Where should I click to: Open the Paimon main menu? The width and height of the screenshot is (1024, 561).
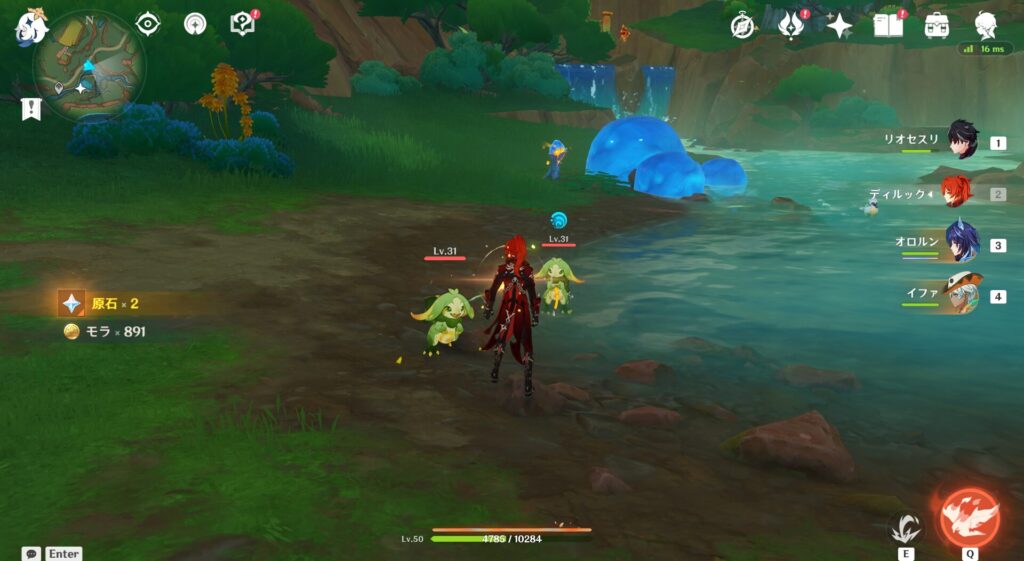click(x=30, y=27)
